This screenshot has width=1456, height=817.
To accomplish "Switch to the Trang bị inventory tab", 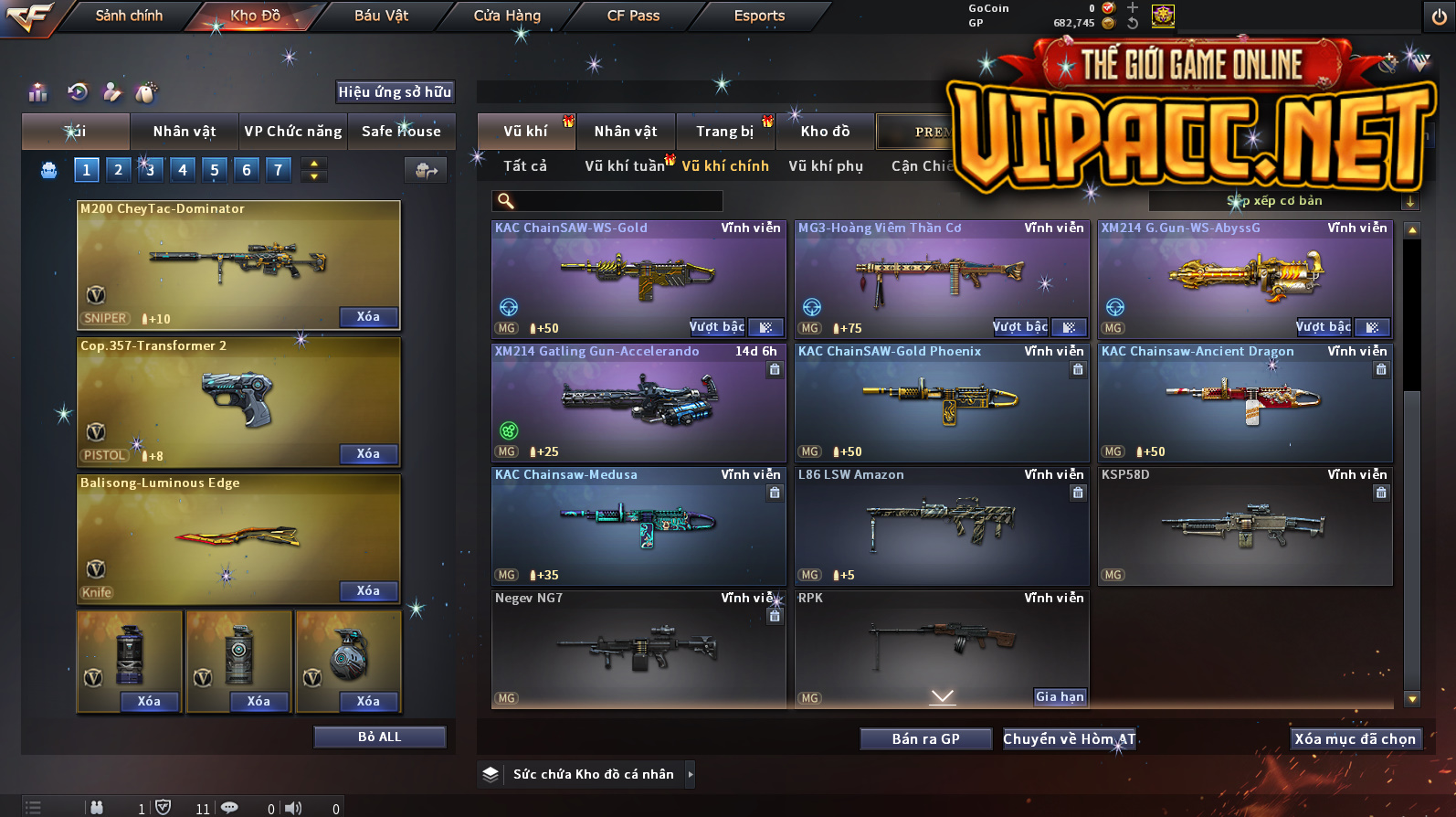I will point(725,131).
